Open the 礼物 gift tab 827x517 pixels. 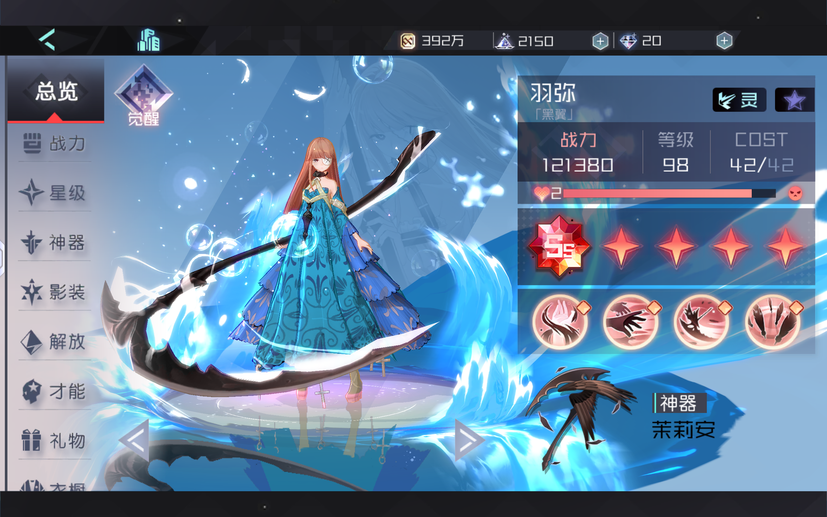pos(56,440)
